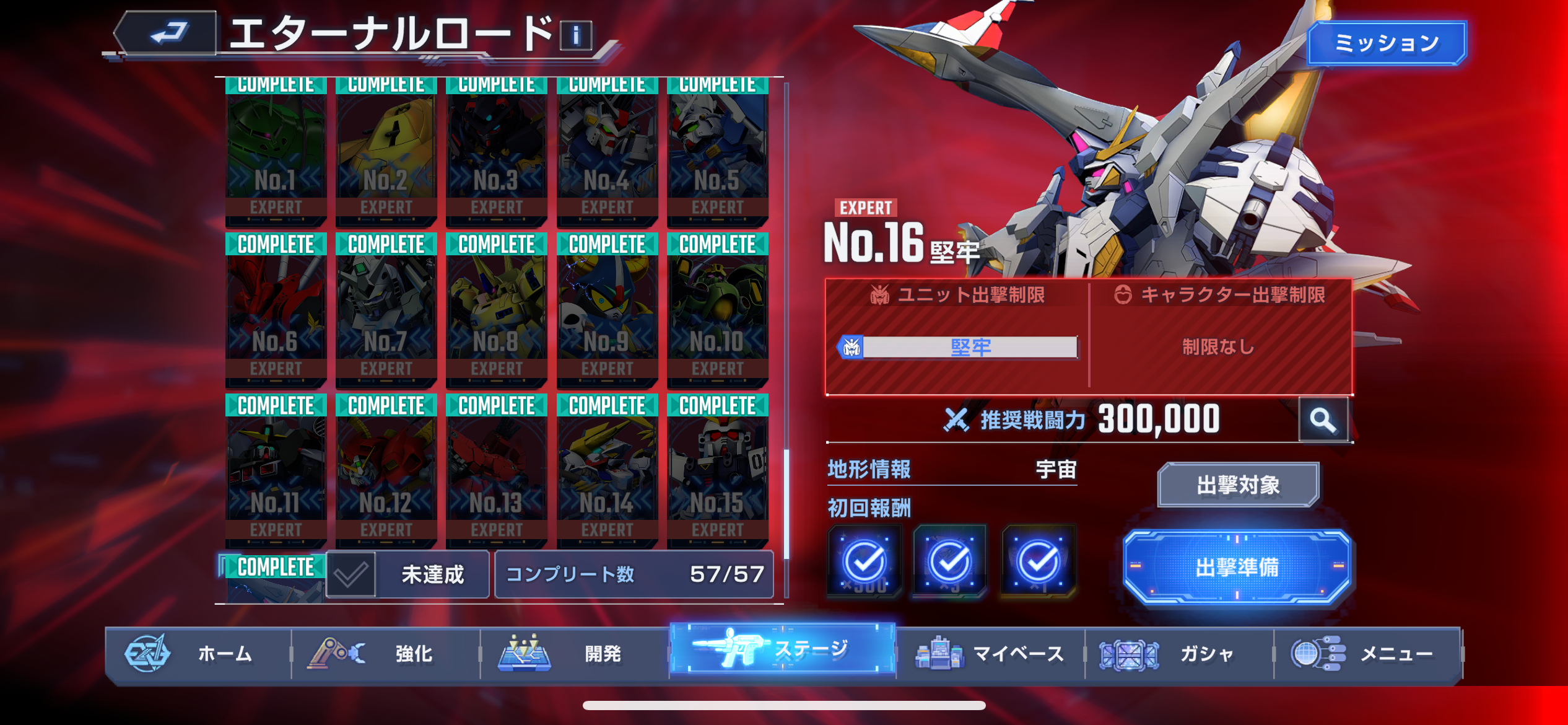Open the ガシャ gacha screen
The width and height of the screenshot is (1568, 725).
(x=1178, y=654)
